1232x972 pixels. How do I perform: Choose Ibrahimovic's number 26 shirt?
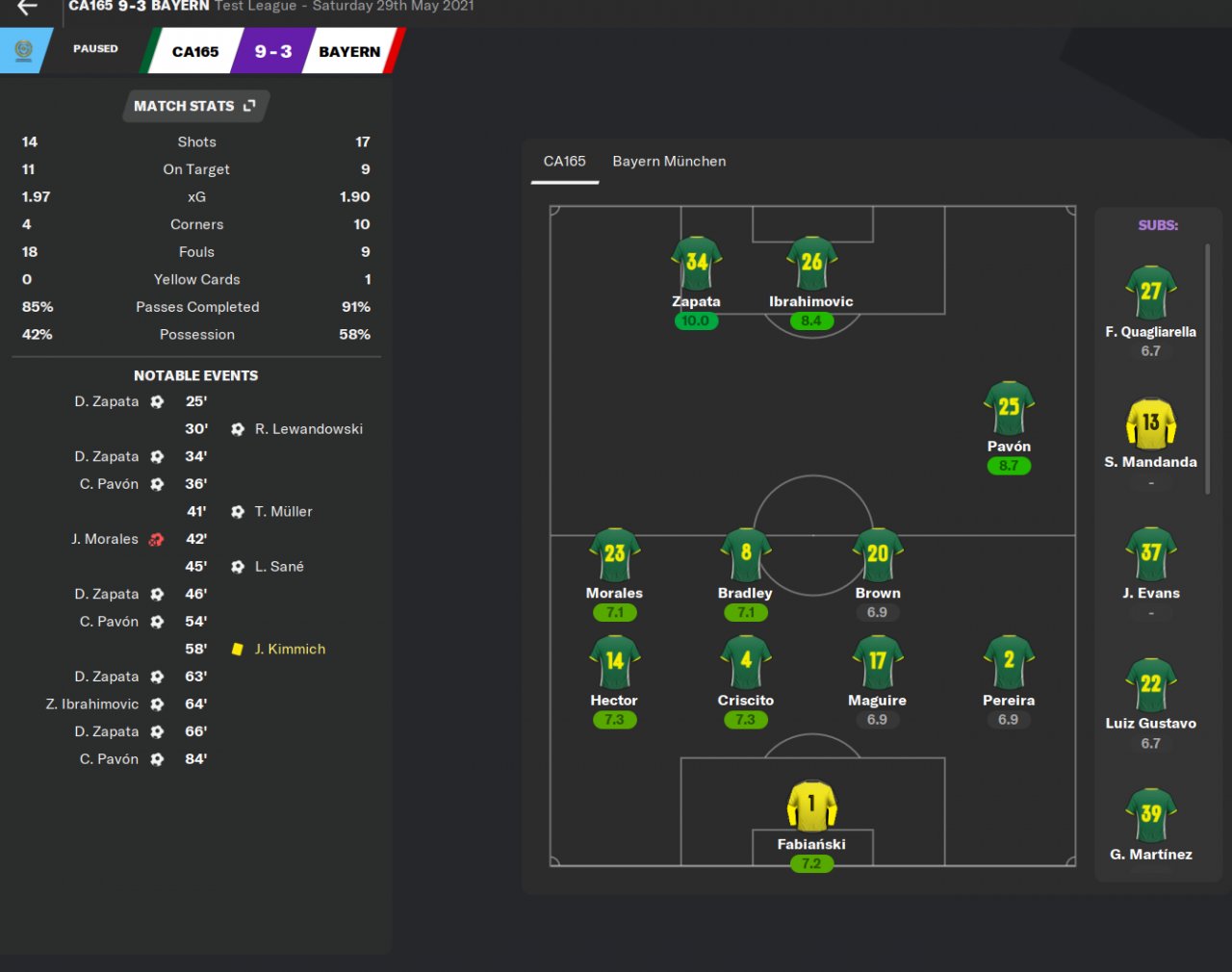(811, 263)
